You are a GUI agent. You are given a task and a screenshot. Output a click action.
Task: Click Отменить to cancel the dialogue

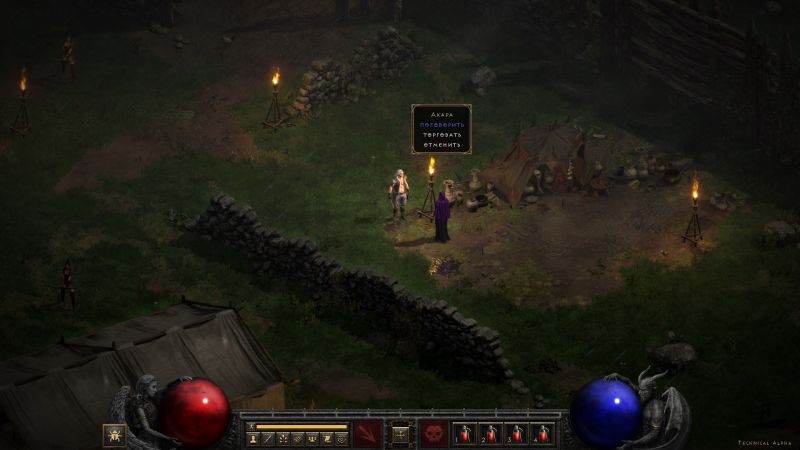(441, 144)
